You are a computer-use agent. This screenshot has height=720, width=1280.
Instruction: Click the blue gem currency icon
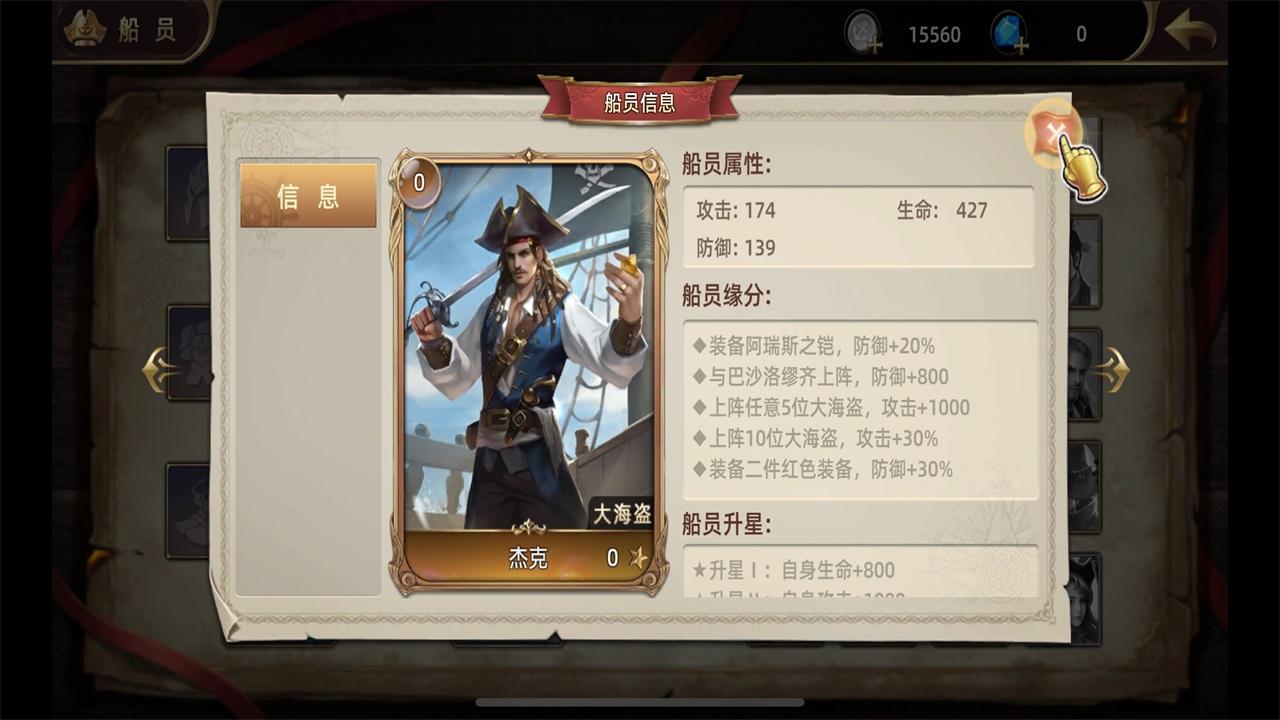click(x=1010, y=31)
